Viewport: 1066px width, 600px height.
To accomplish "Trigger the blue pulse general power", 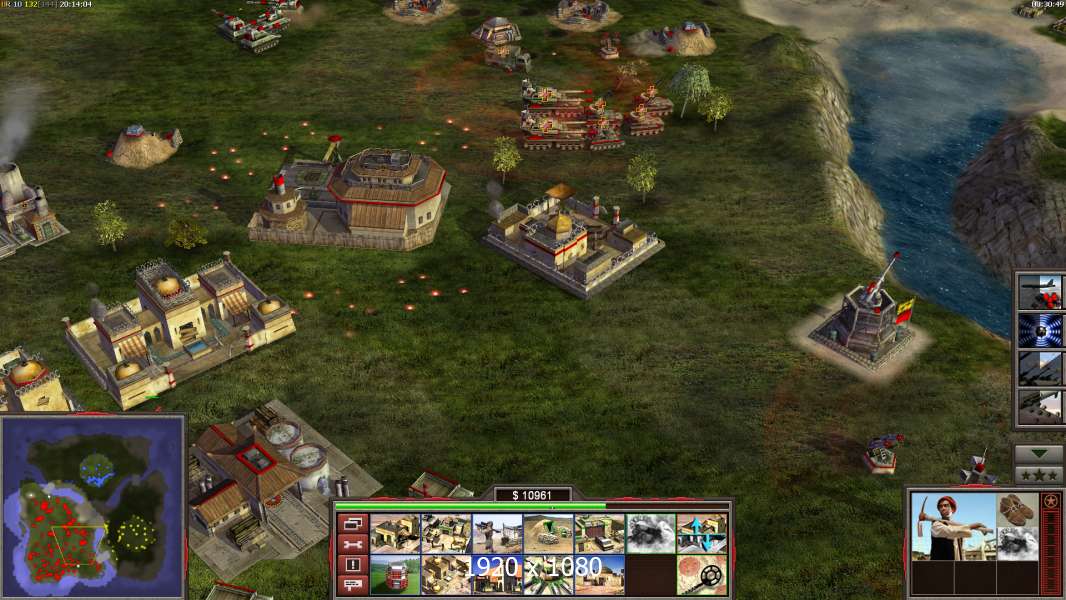I will pos(1040,330).
